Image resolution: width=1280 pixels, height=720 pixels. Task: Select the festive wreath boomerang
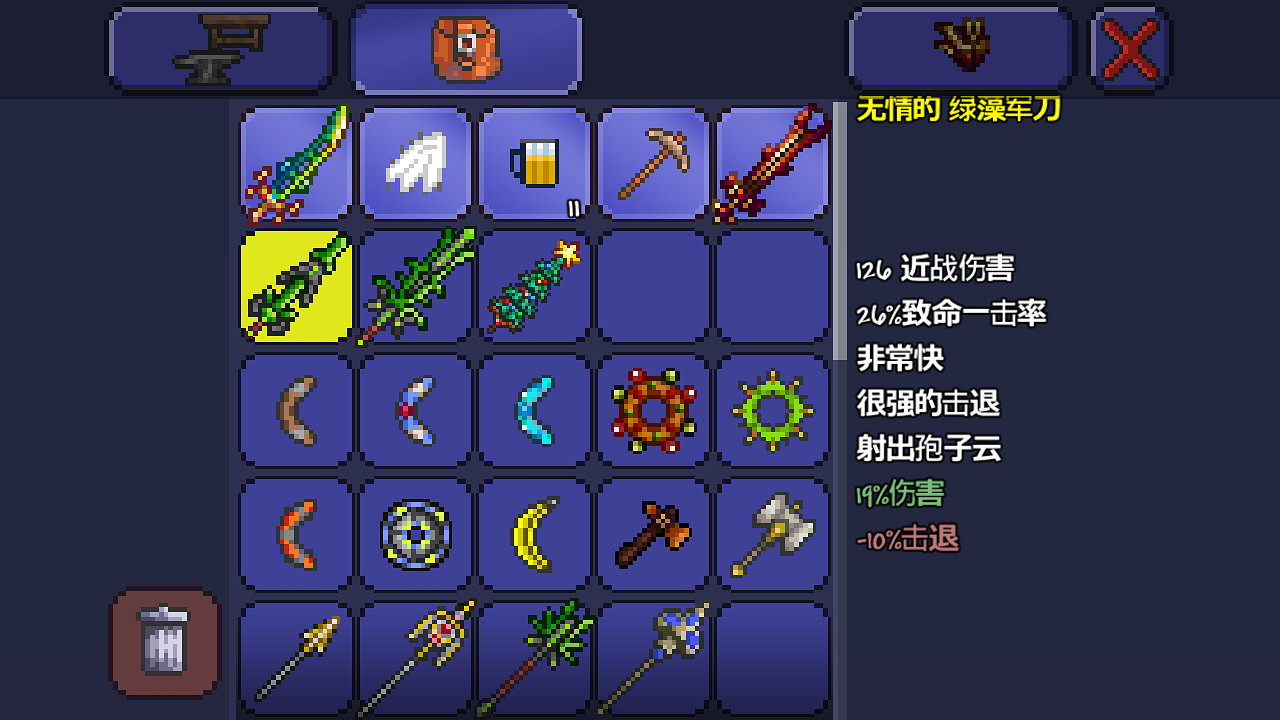653,411
